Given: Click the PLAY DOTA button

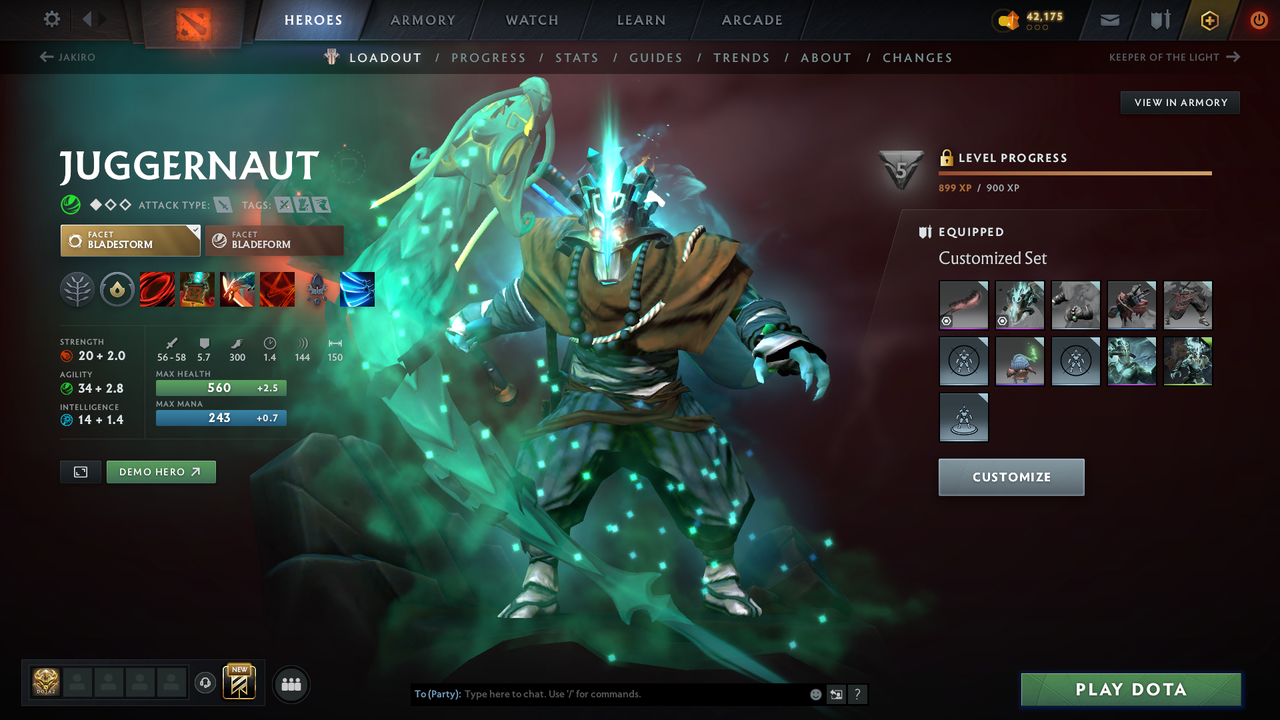Looking at the screenshot, I should (x=1131, y=689).
